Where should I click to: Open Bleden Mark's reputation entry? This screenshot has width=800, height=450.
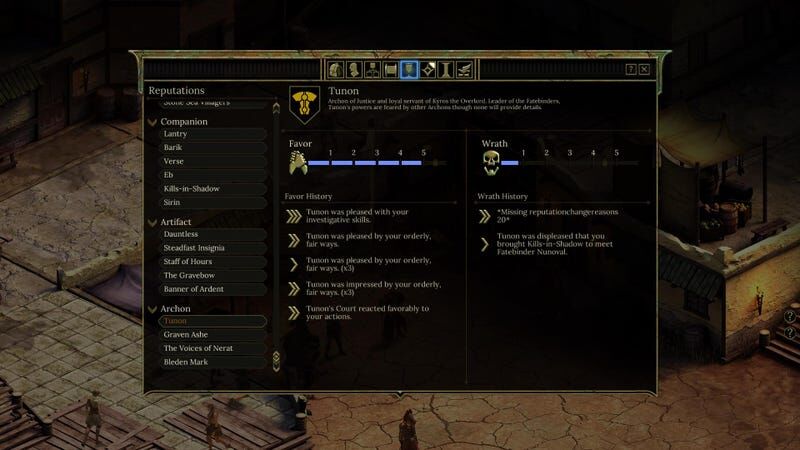pos(185,362)
